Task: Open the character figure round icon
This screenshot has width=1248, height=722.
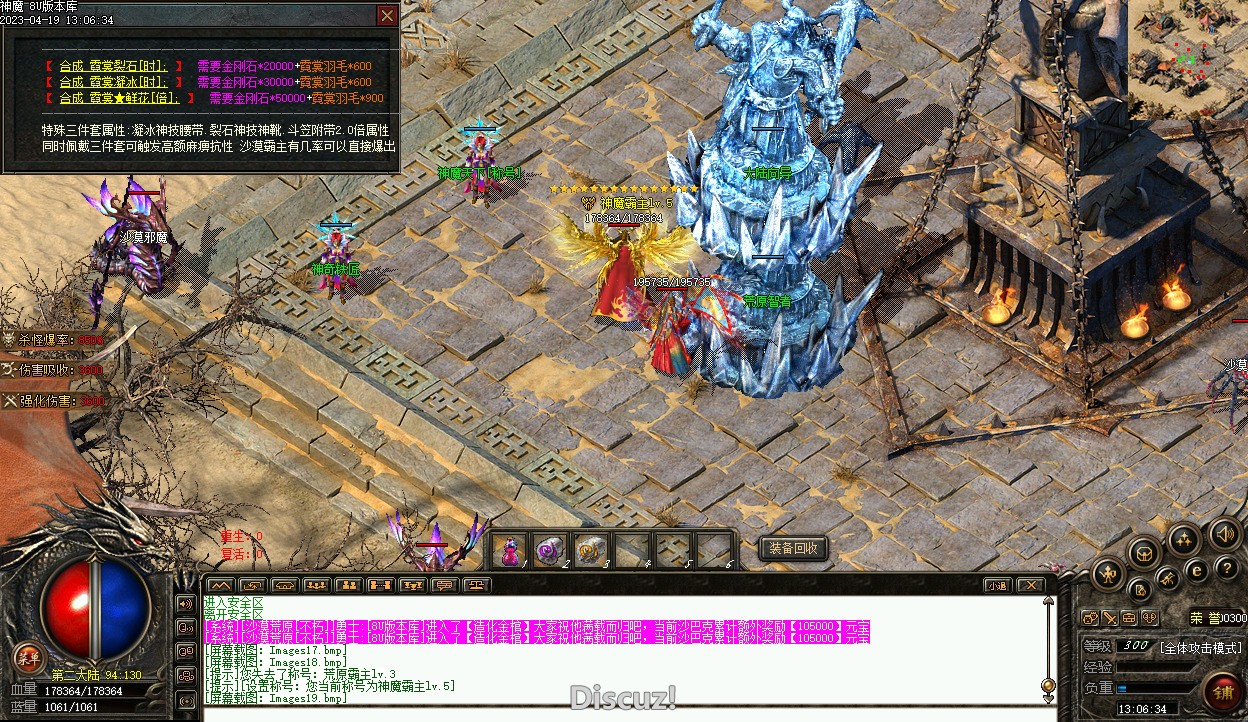Action: pos(1110,573)
